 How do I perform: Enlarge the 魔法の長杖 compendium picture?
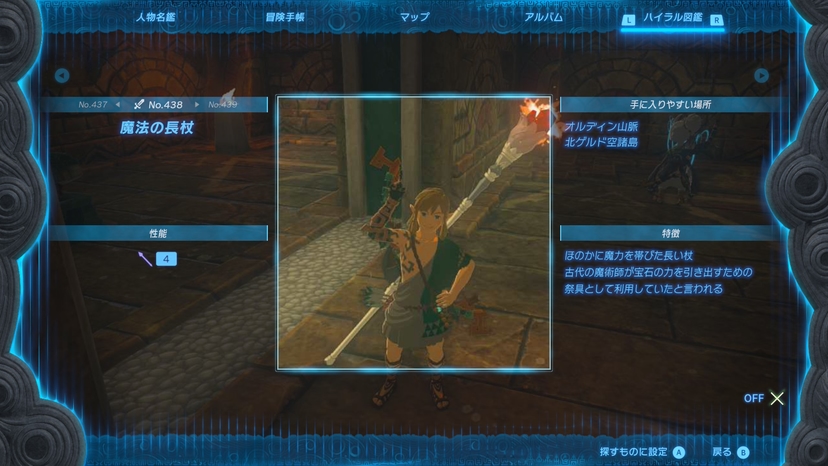point(414,233)
